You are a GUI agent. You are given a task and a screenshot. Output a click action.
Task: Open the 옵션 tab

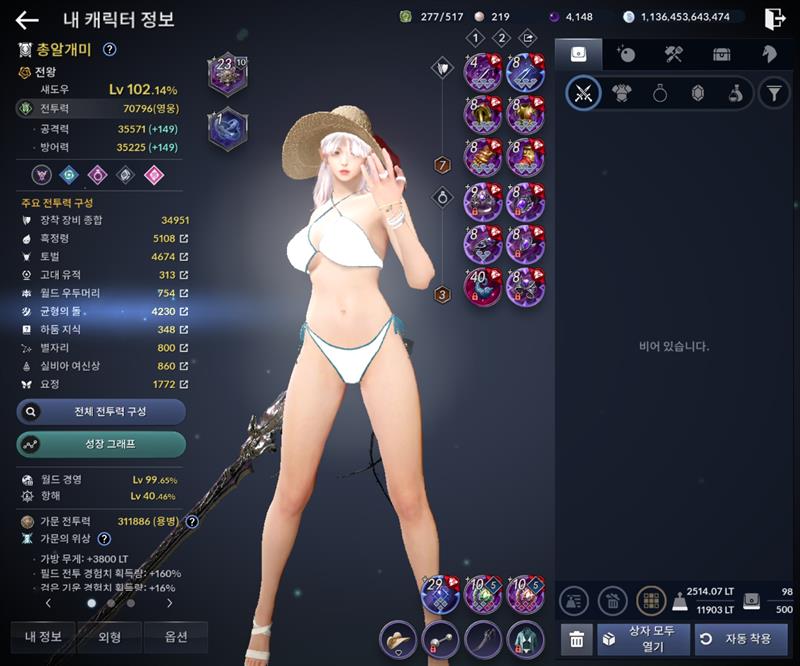click(175, 637)
